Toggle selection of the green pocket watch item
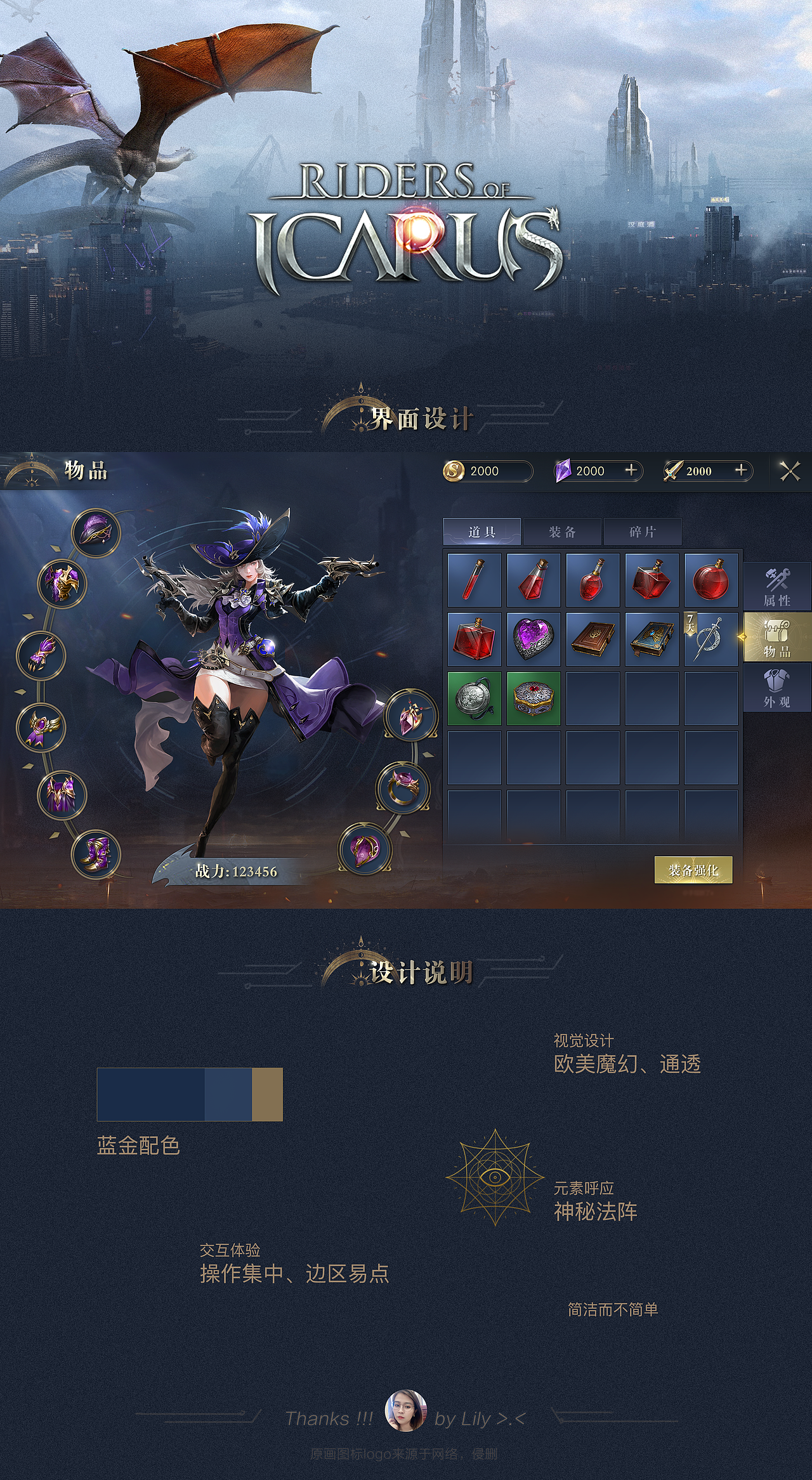 [x=474, y=698]
